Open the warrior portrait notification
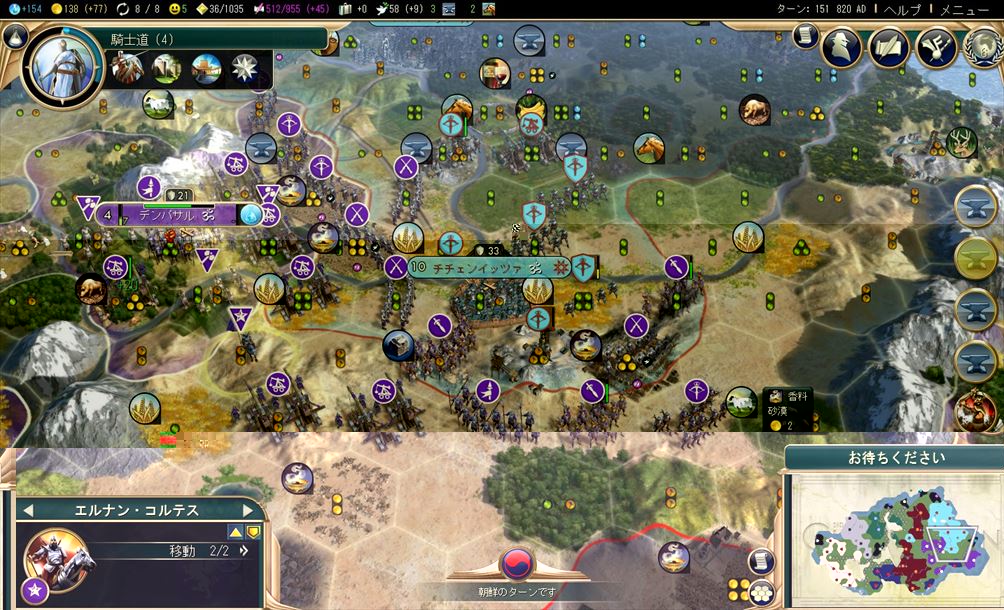The height and width of the screenshot is (610, 1004). coord(976,412)
